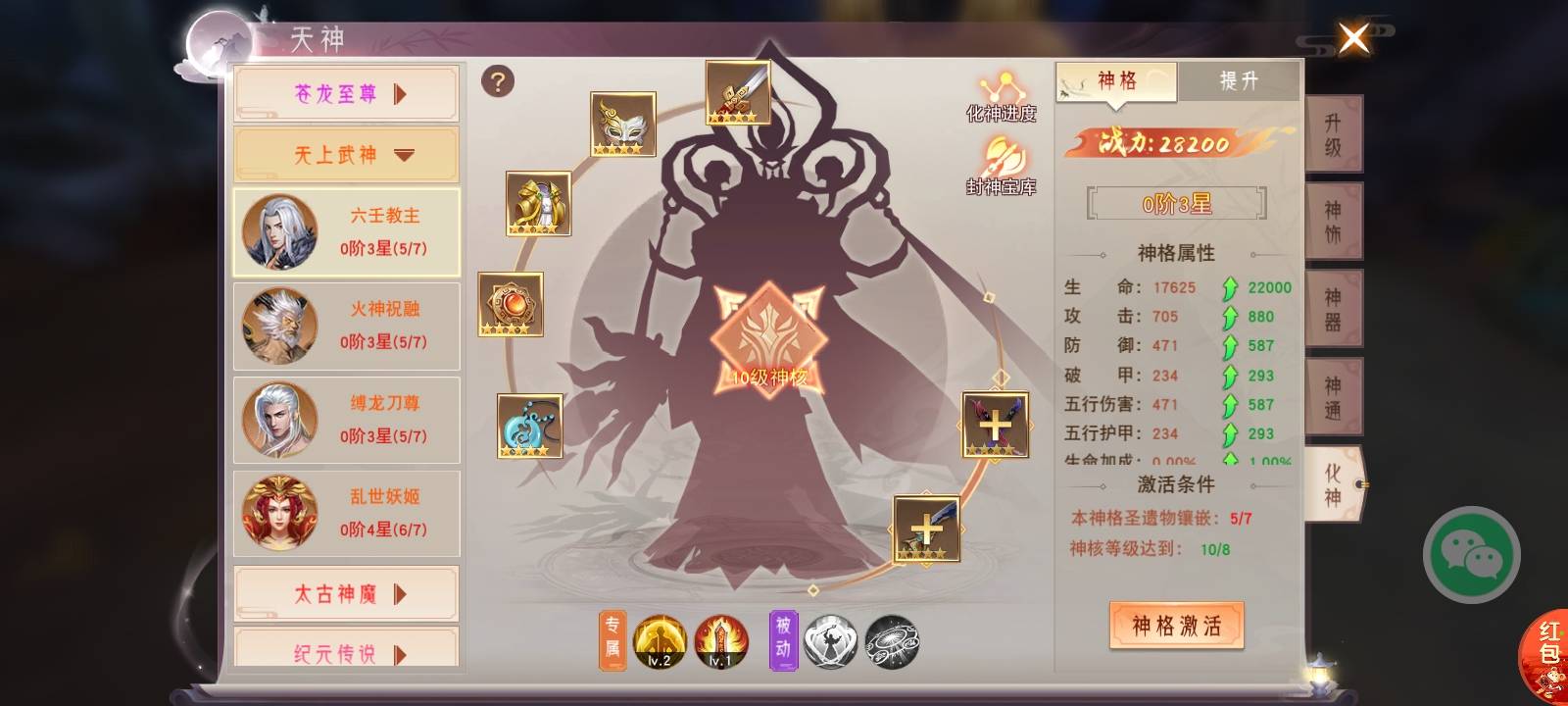Open 化神进度 progress view

pyautogui.click(x=1001, y=96)
